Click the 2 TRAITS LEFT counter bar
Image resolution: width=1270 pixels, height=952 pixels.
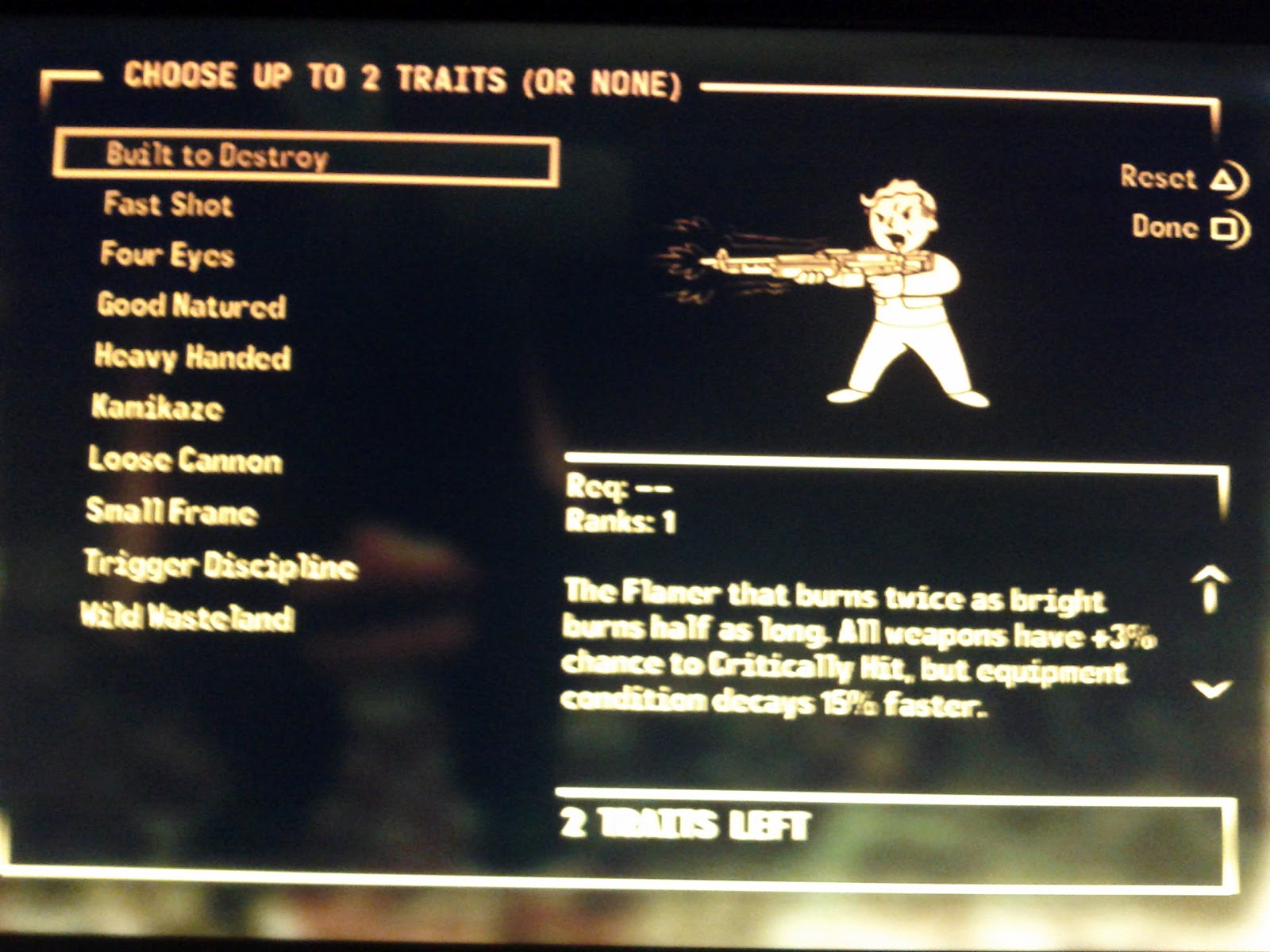coord(889,830)
